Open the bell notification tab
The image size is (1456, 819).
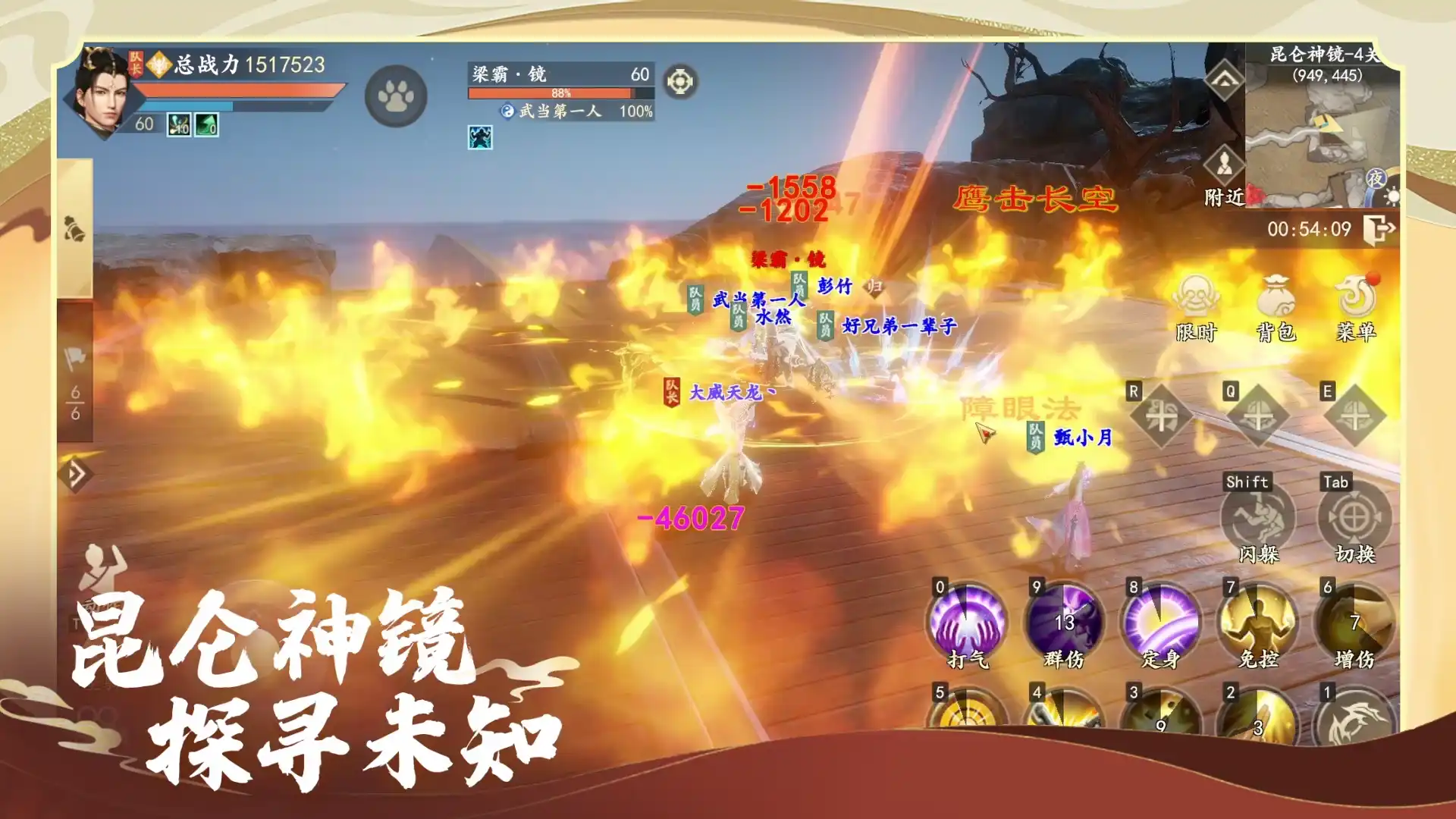click(x=74, y=229)
